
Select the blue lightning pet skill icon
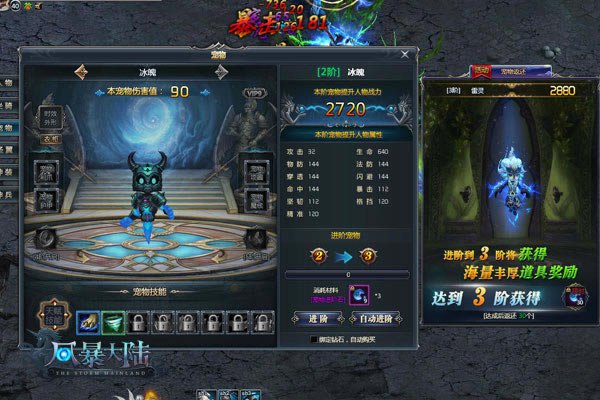pyautogui.click(x=86, y=322)
